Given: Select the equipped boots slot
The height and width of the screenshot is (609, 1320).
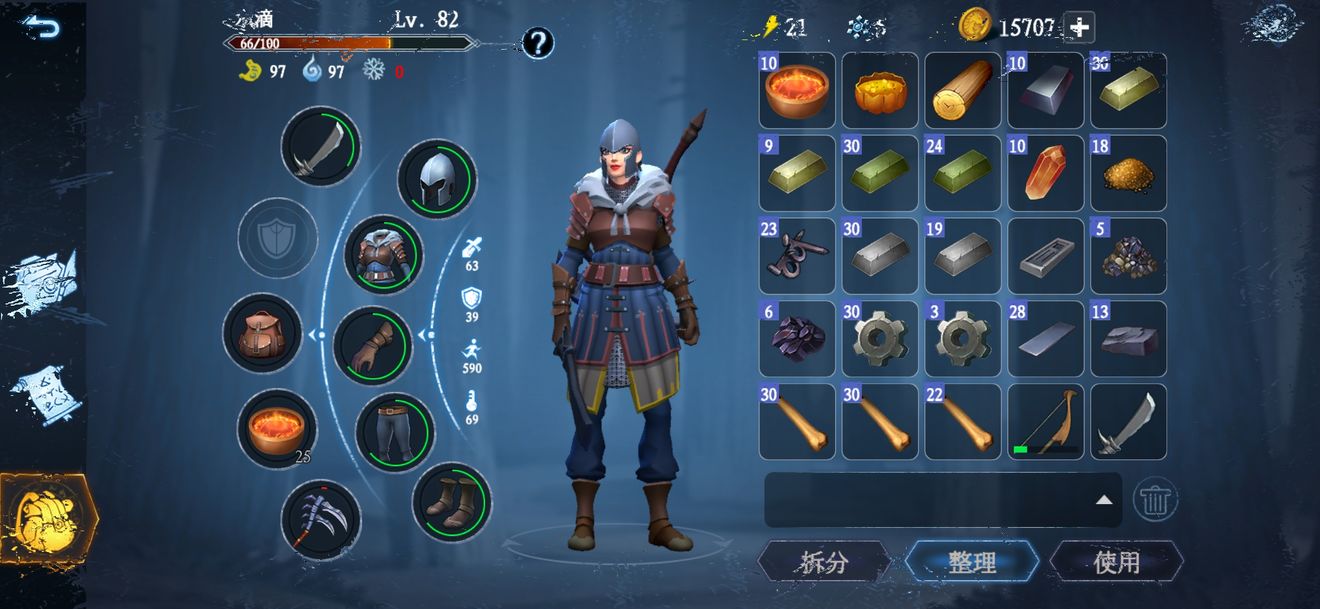Looking at the screenshot, I should 451,502.
